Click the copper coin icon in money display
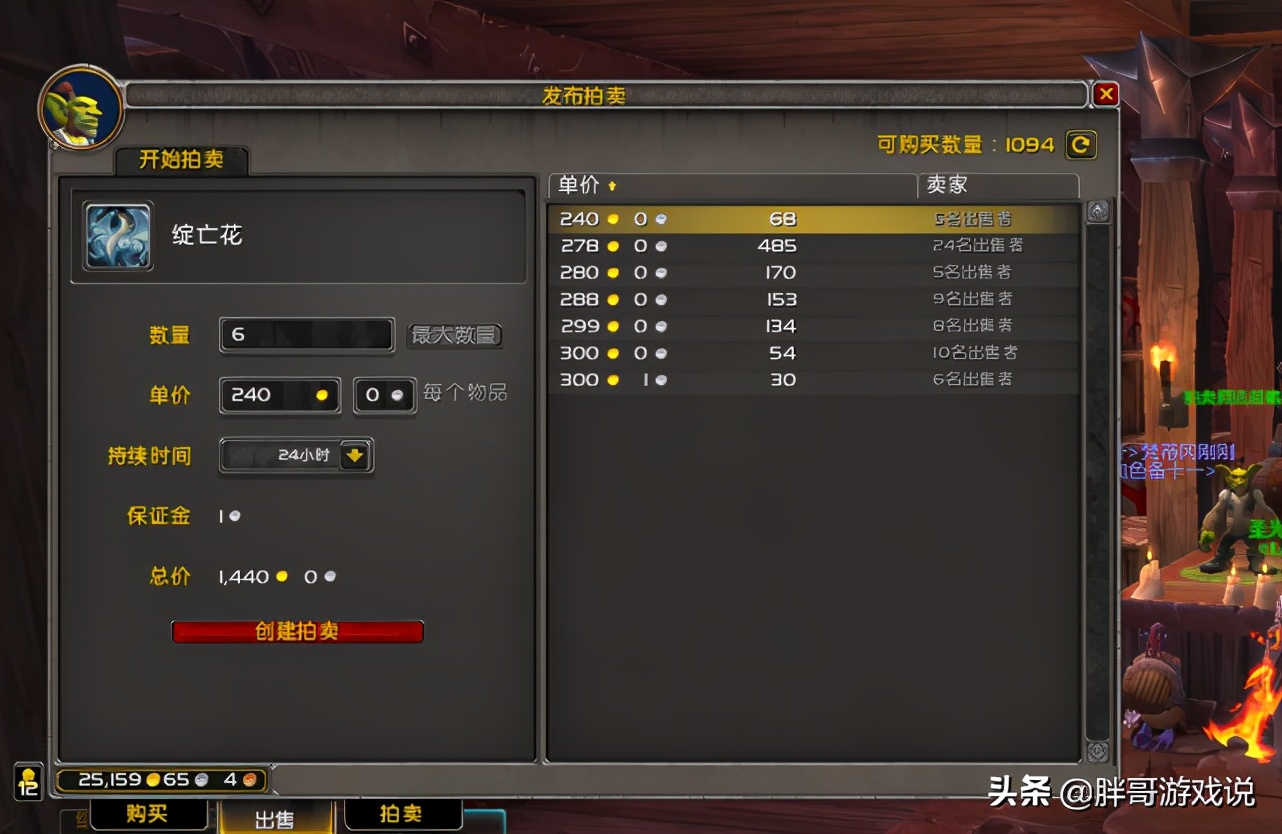The image size is (1282, 834). 249,779
